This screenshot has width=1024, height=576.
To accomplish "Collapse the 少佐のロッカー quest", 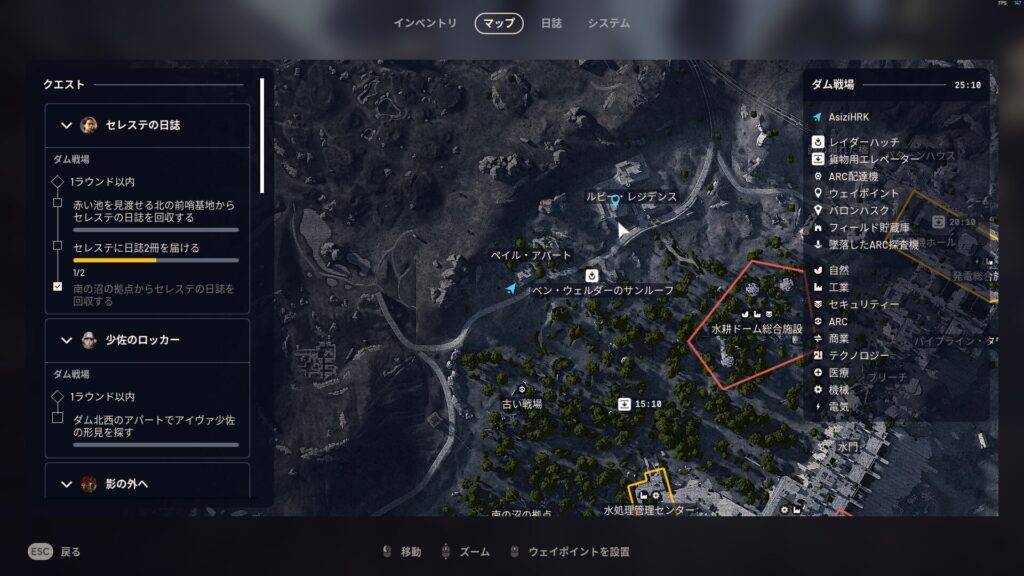I will (67, 340).
